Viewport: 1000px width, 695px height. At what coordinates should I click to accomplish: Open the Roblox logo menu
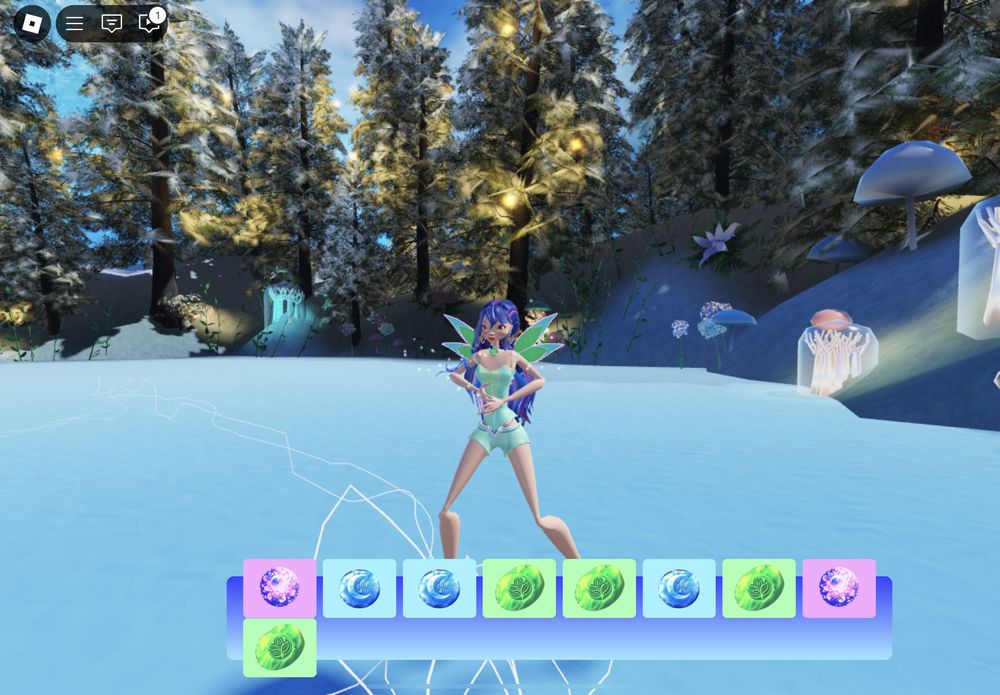tap(32, 23)
